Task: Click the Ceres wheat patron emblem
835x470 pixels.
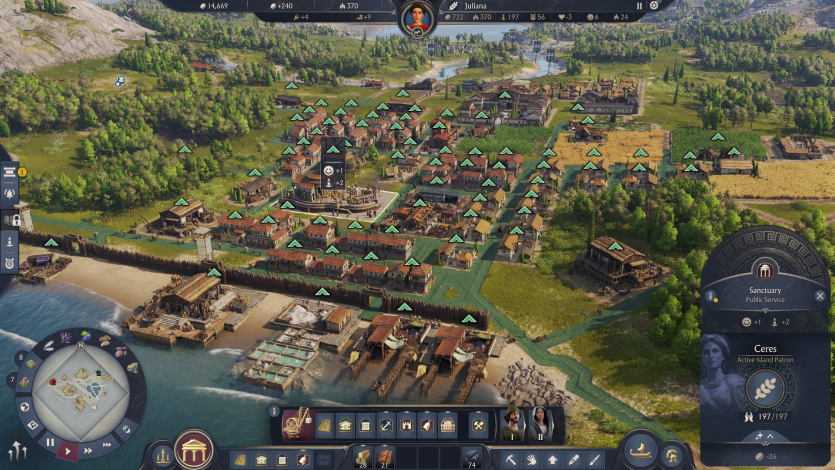Action: pos(765,387)
